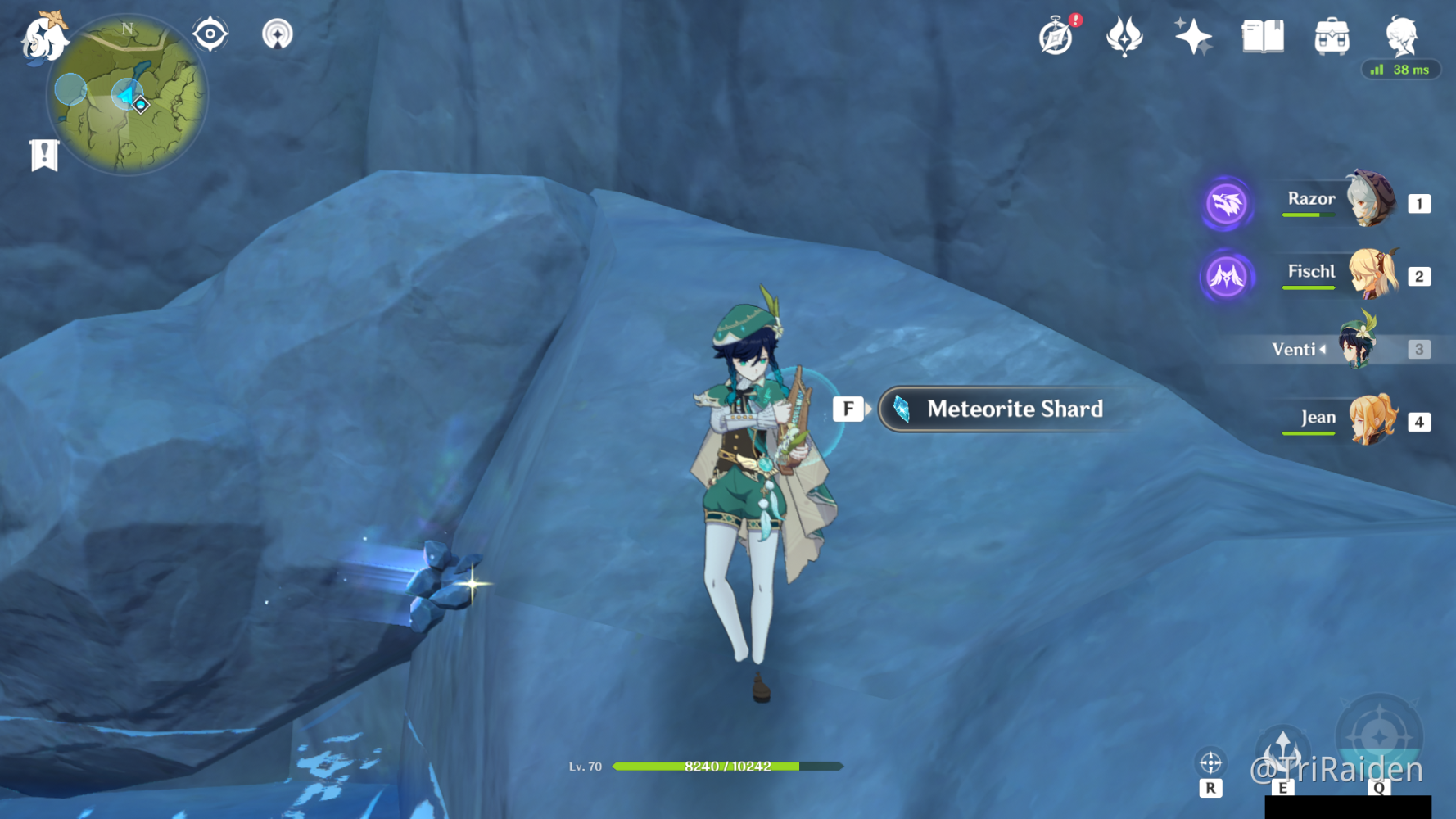Open the backpack inventory
Screen dimensions: 1456x819
[x=1332, y=37]
